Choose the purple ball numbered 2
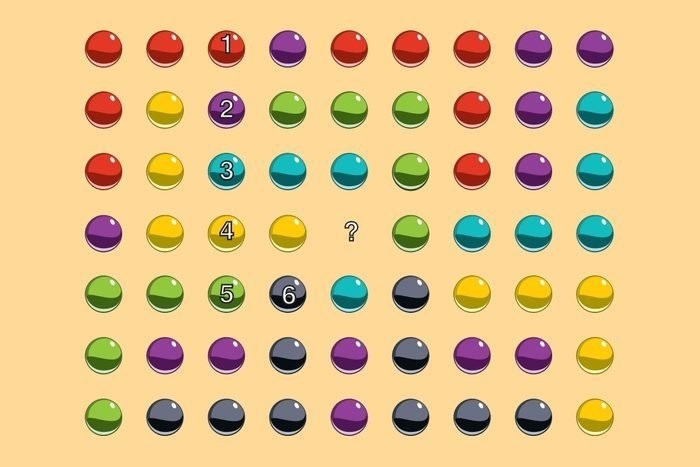The image size is (700, 467). [227, 109]
